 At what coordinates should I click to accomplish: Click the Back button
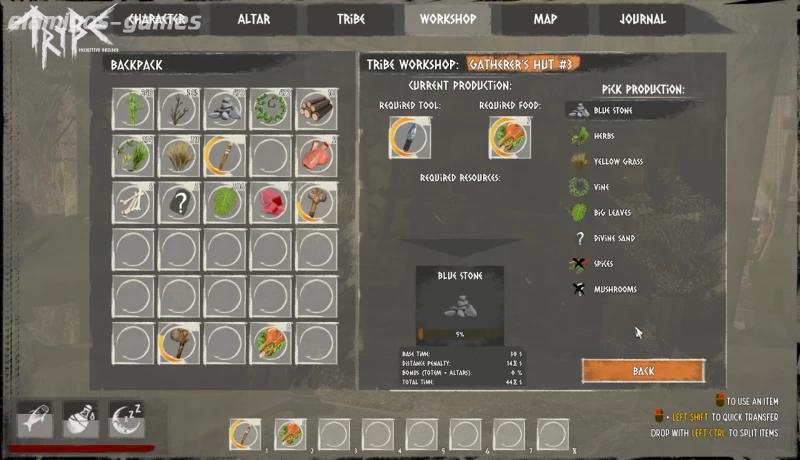tap(643, 370)
